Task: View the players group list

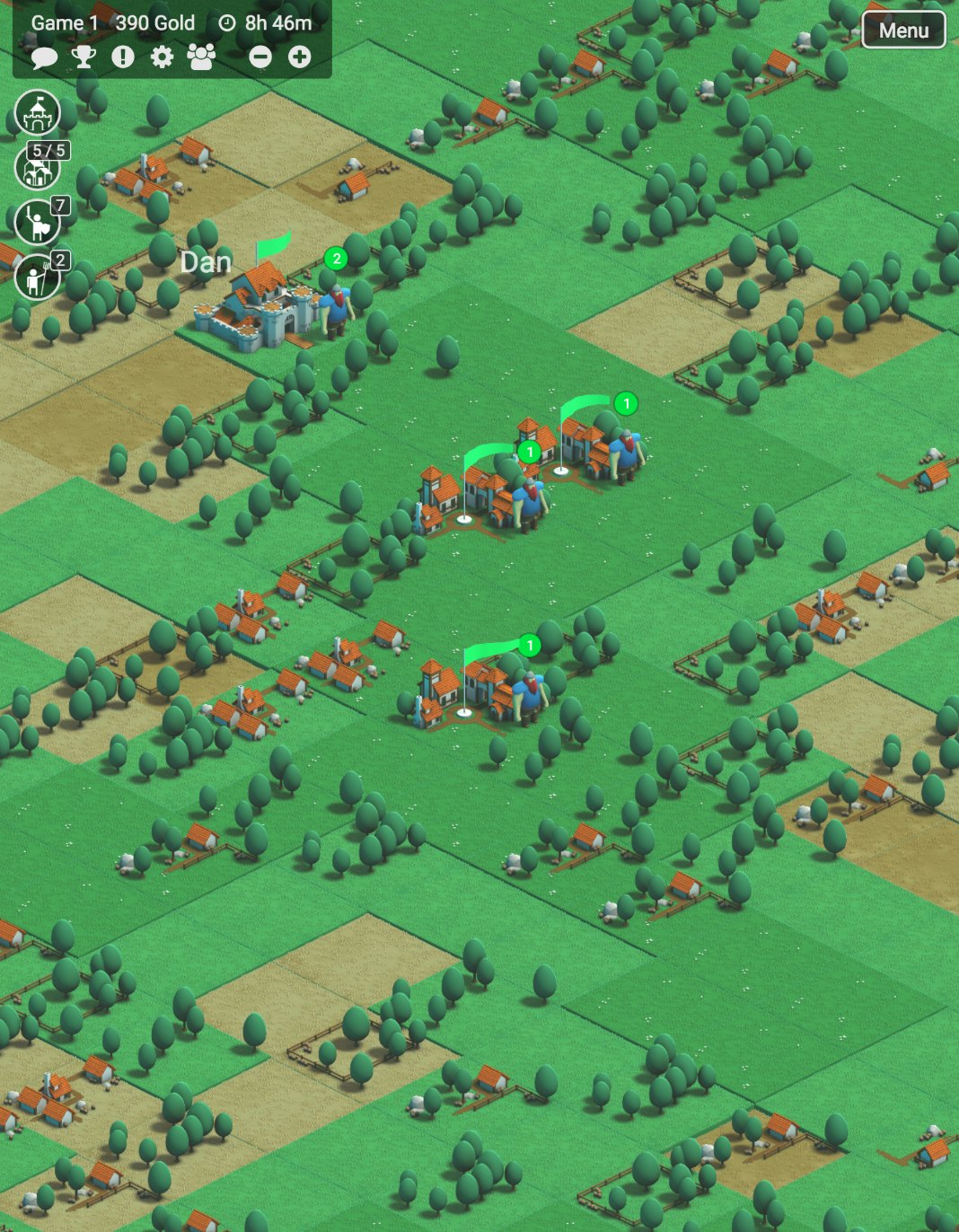Action: coord(202,57)
